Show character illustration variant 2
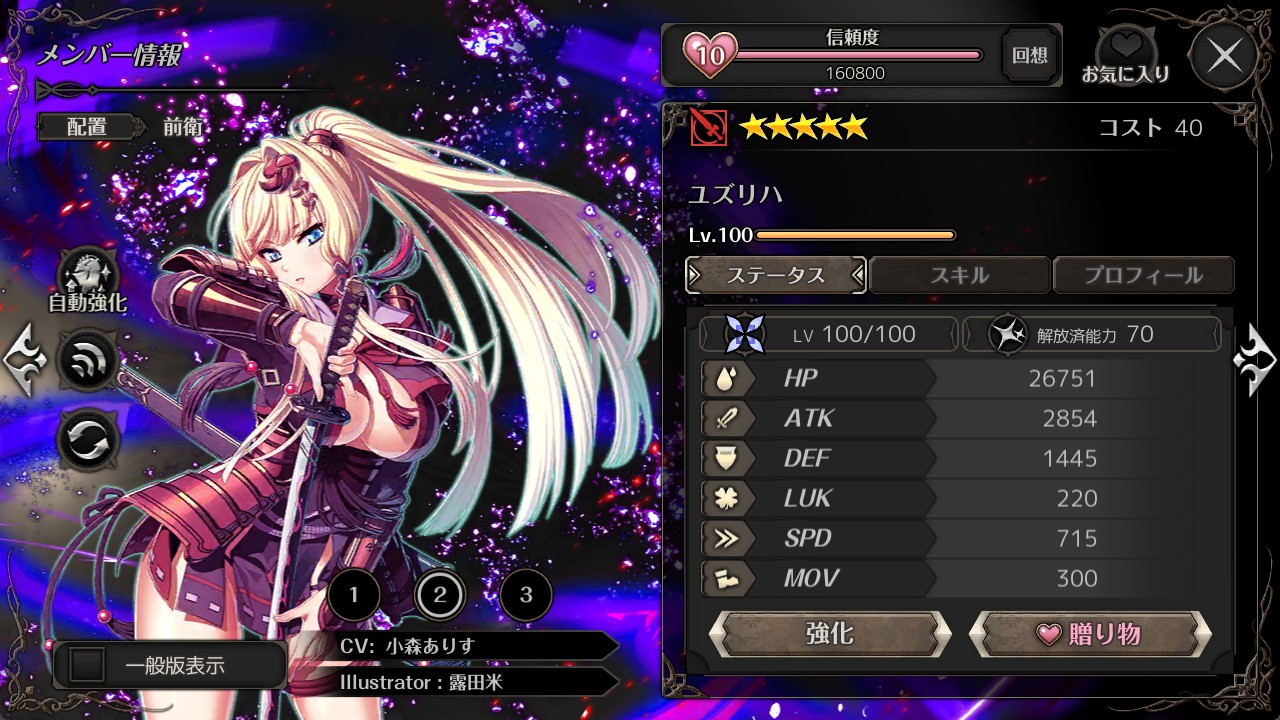1280x720 pixels. coord(440,597)
